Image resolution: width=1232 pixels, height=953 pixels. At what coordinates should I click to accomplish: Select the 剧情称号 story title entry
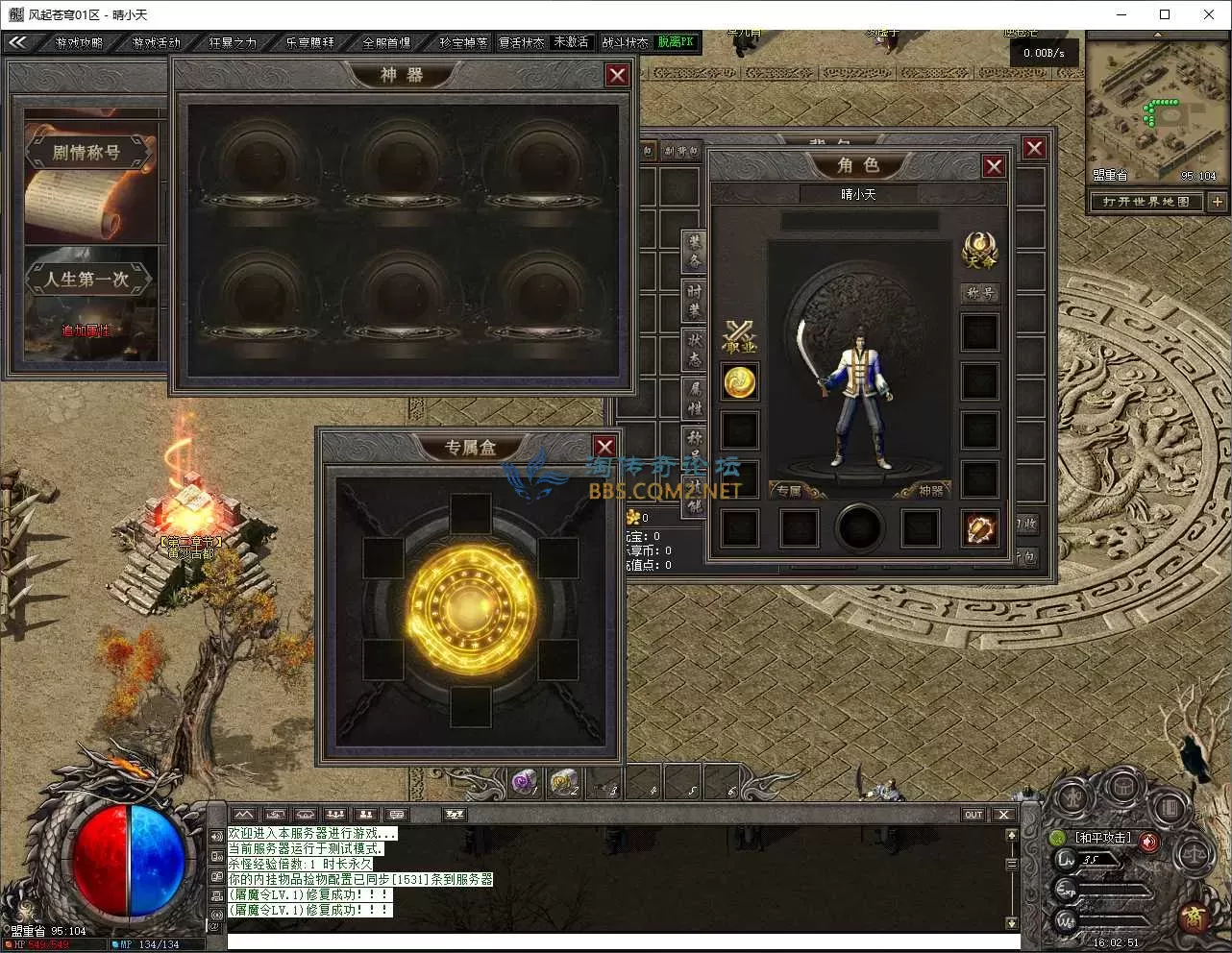point(86,152)
